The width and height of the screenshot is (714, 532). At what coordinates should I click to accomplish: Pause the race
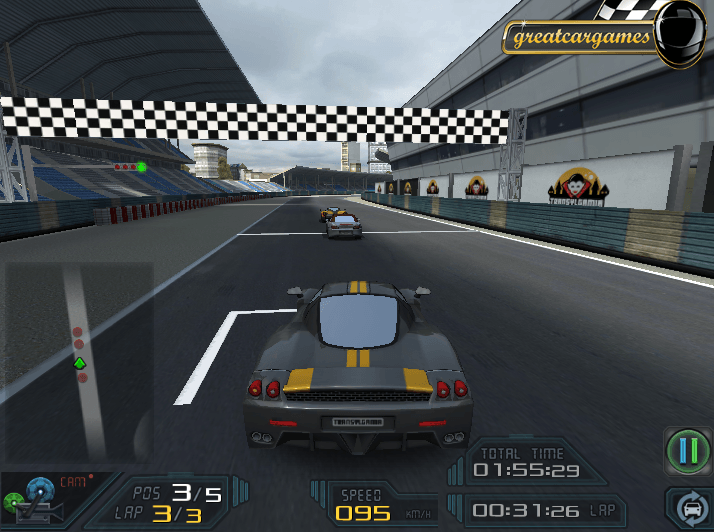[687, 452]
